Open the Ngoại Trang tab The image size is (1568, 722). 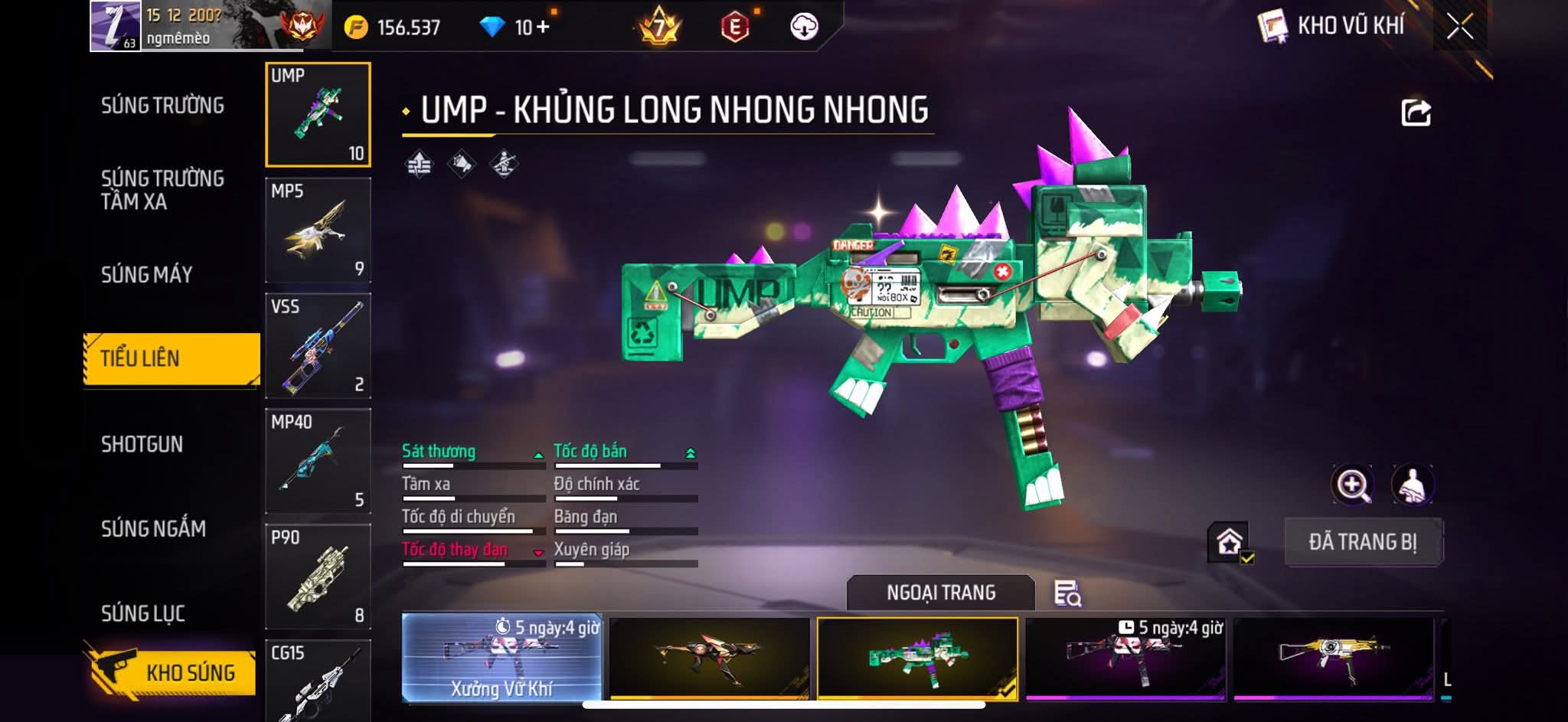[941, 593]
